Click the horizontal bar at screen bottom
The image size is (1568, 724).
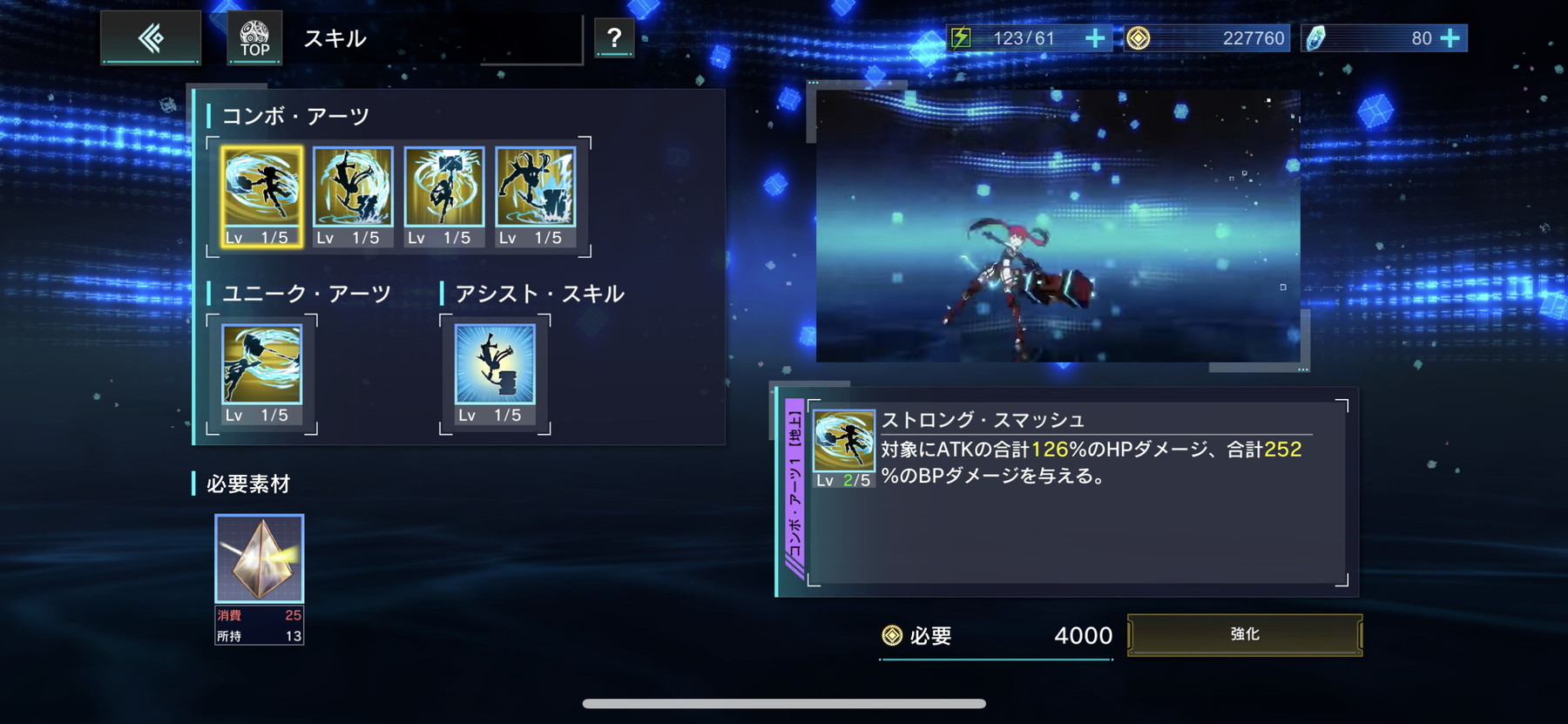[x=782, y=701]
